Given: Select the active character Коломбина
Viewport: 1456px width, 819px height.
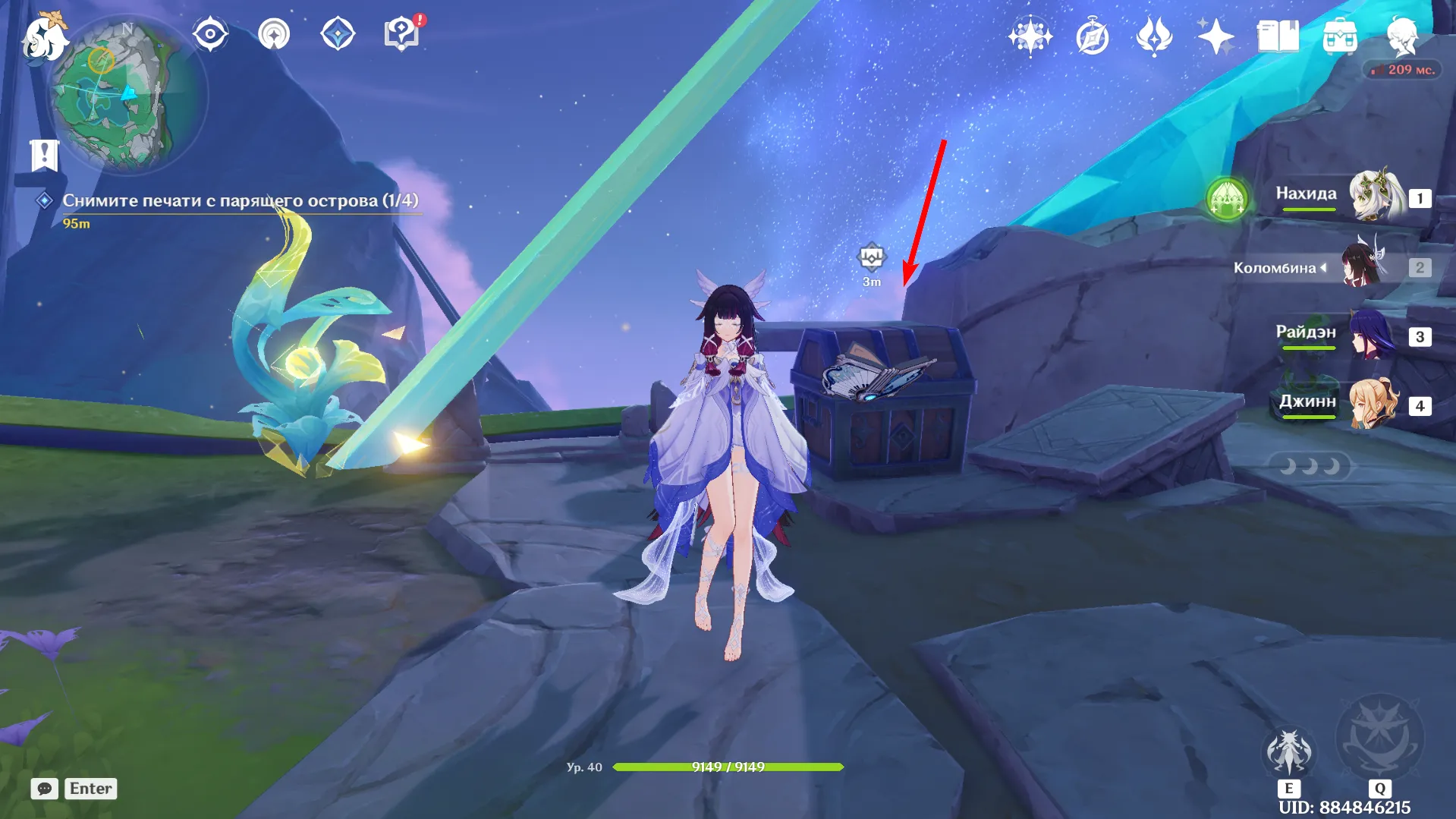Looking at the screenshot, I should click(1362, 267).
